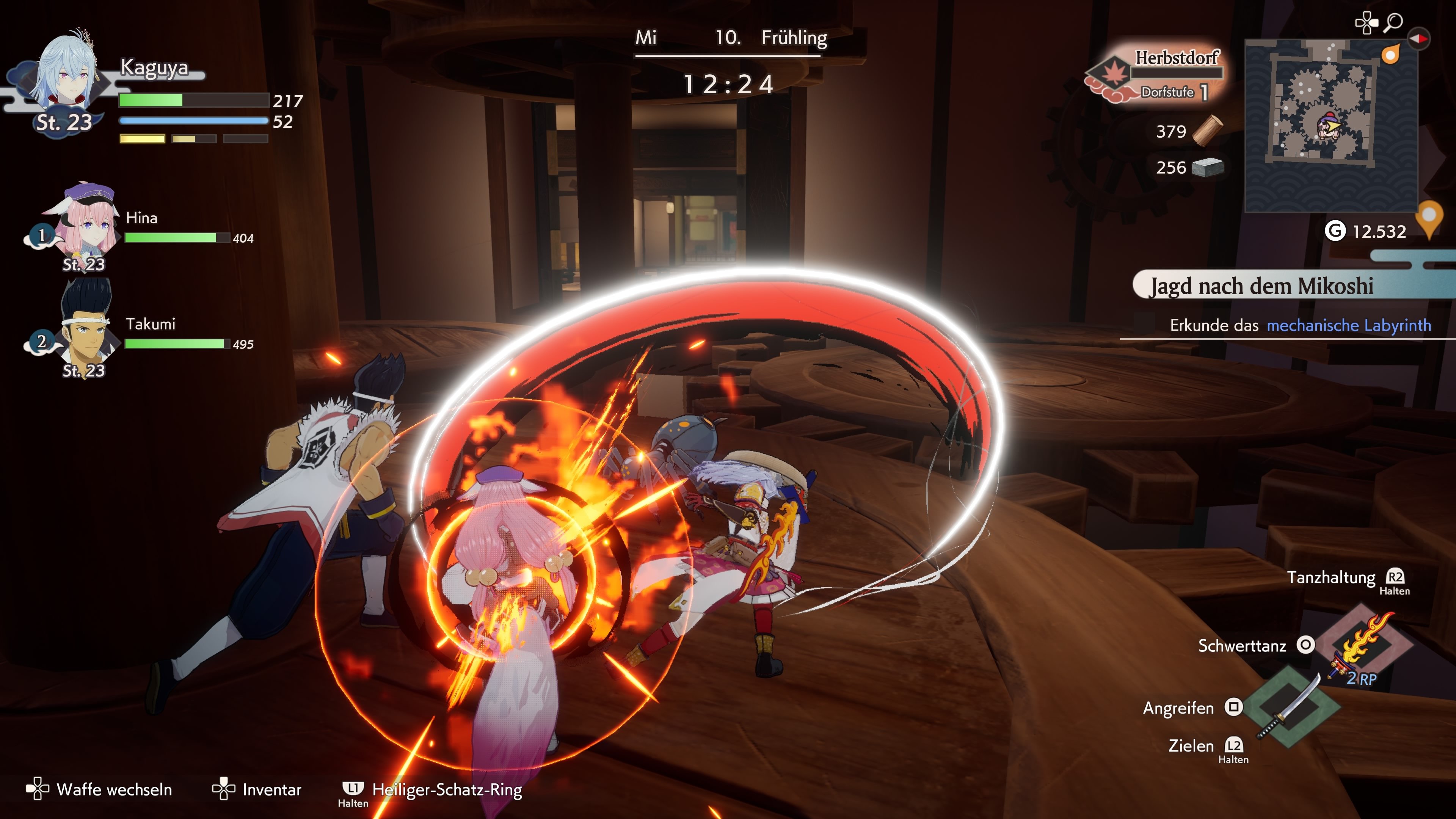Viewport: 1456px width, 819px height.
Task: Click the magnifier icon above the minimap
Action: click(1394, 23)
